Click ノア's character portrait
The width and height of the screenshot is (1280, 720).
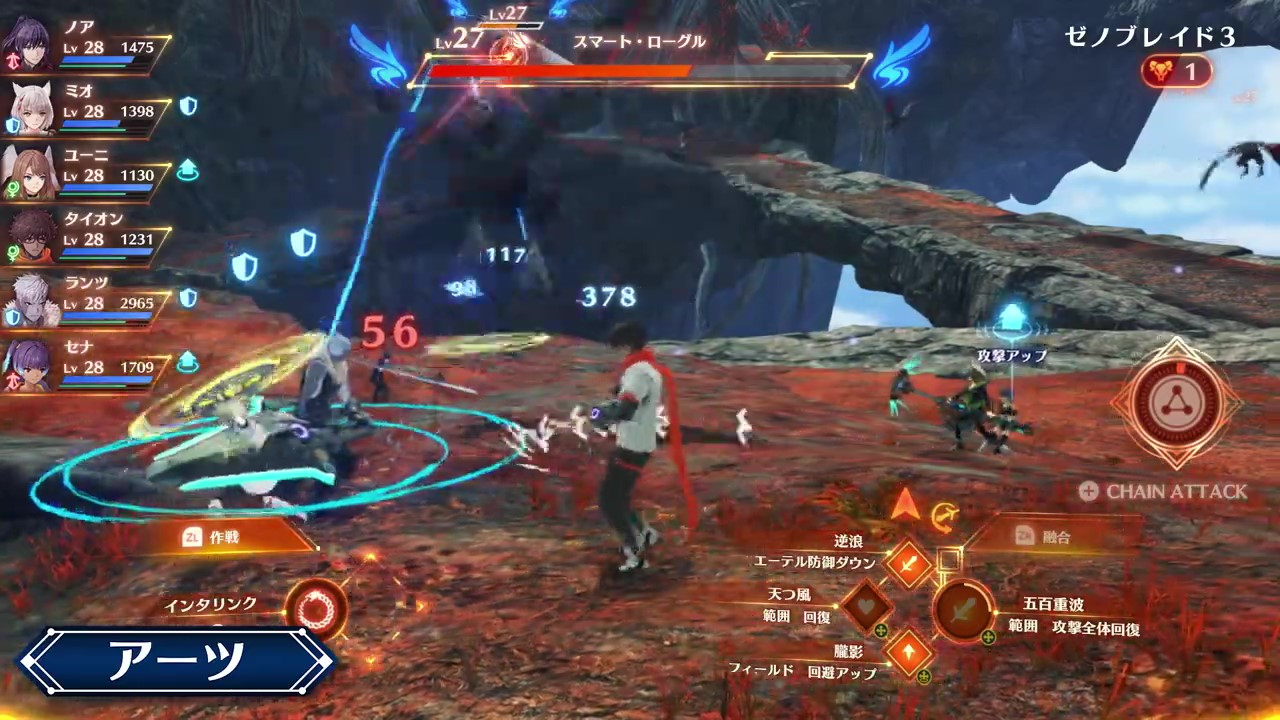[x=30, y=40]
